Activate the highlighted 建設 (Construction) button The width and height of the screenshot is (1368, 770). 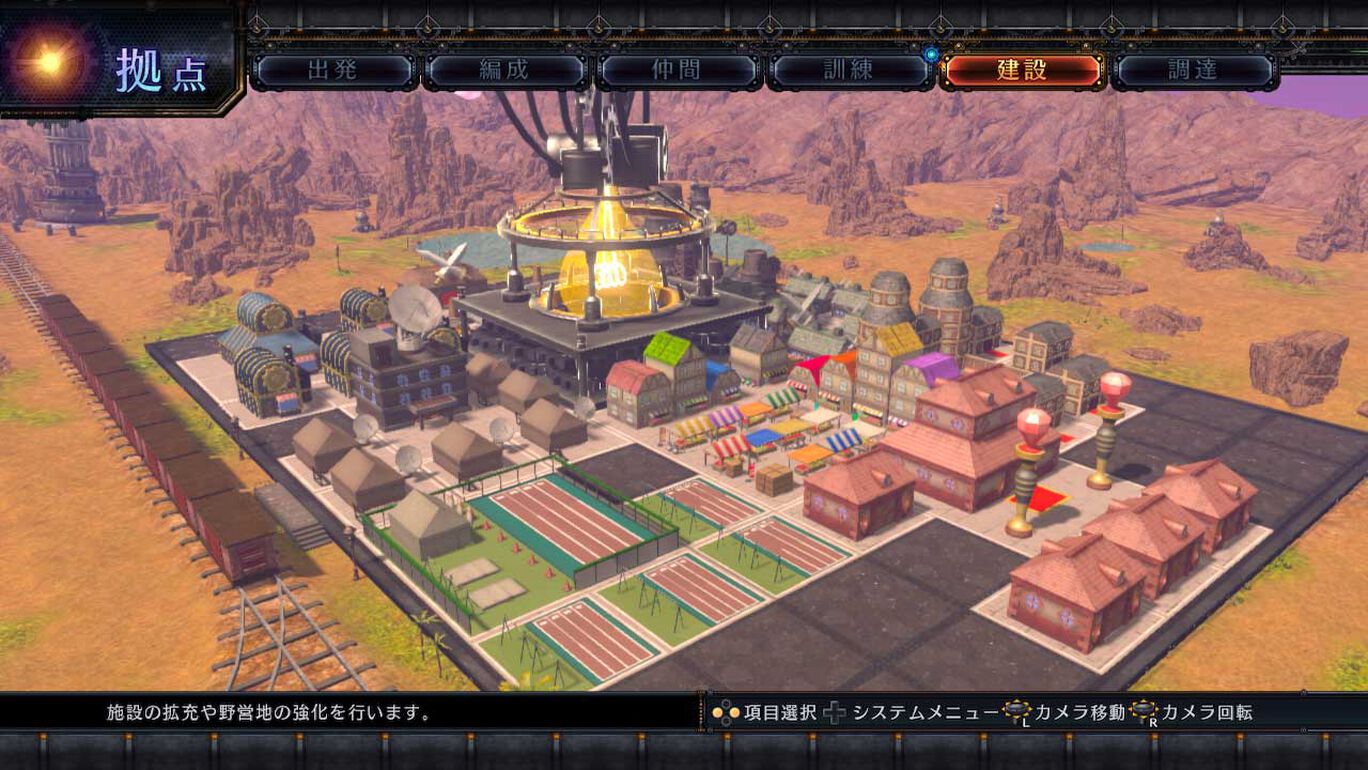(x=1022, y=70)
